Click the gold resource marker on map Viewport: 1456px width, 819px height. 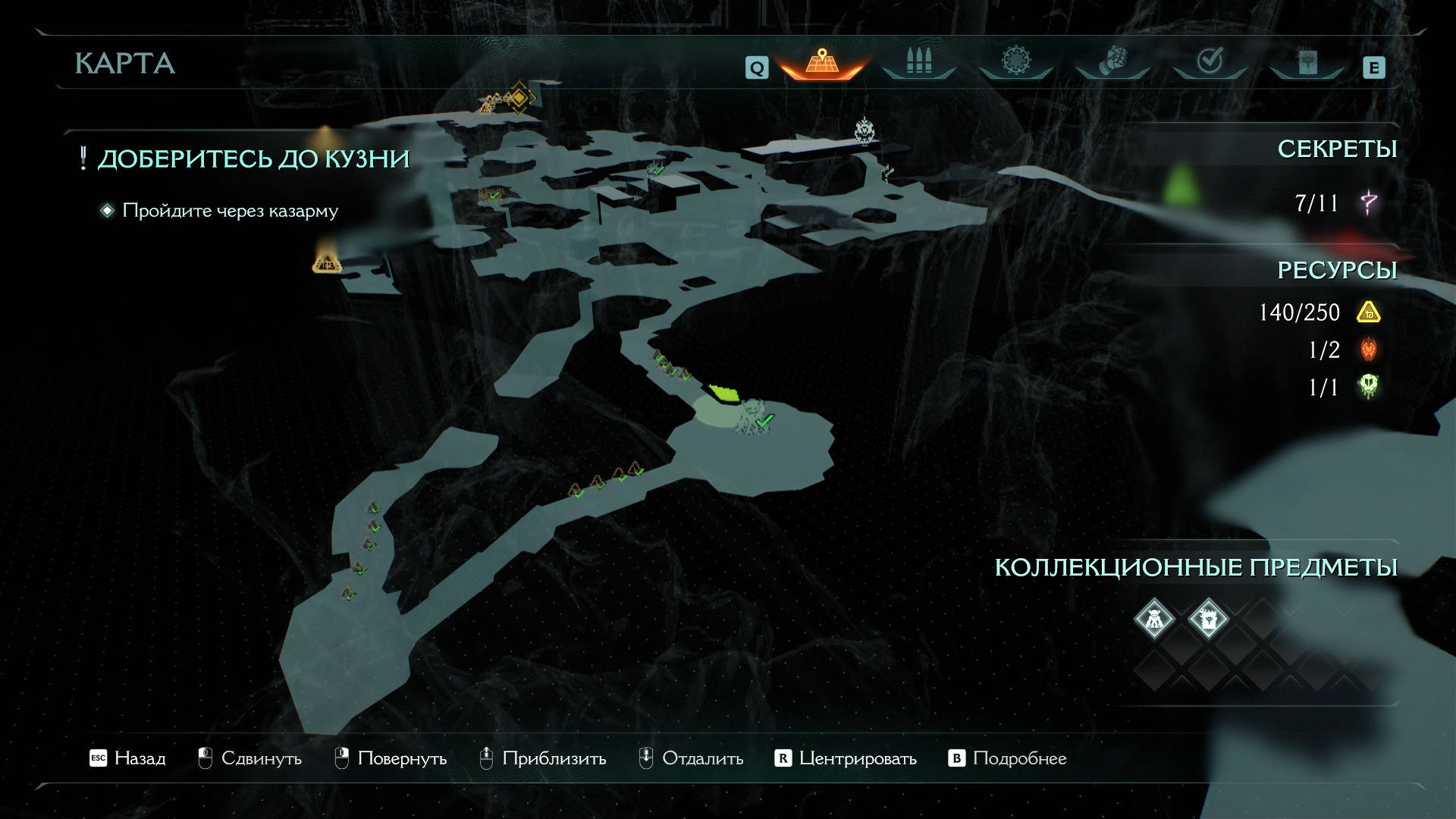(x=327, y=262)
